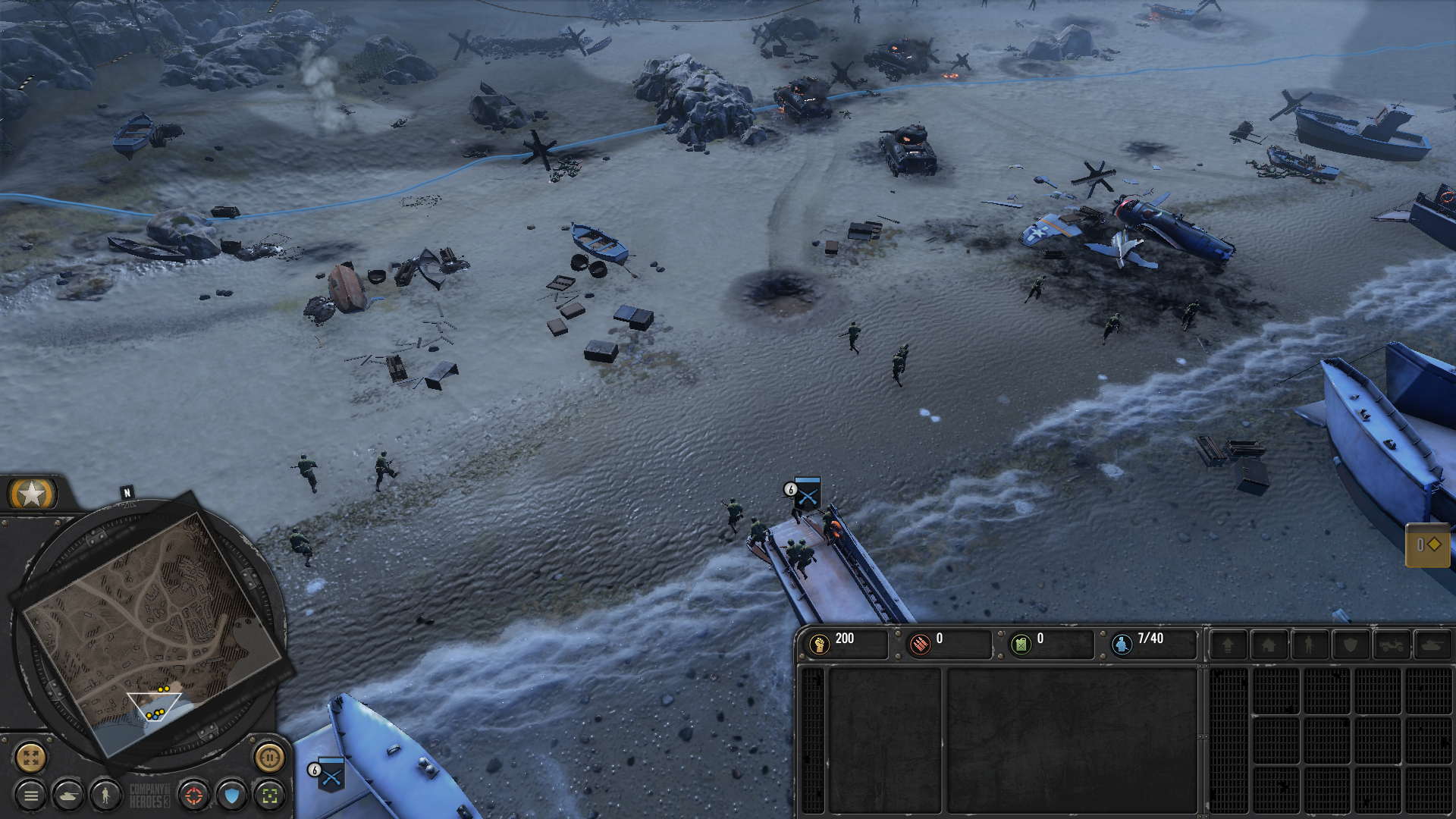The height and width of the screenshot is (819, 1456).
Task: Click the green target bracket button
Action: click(269, 795)
